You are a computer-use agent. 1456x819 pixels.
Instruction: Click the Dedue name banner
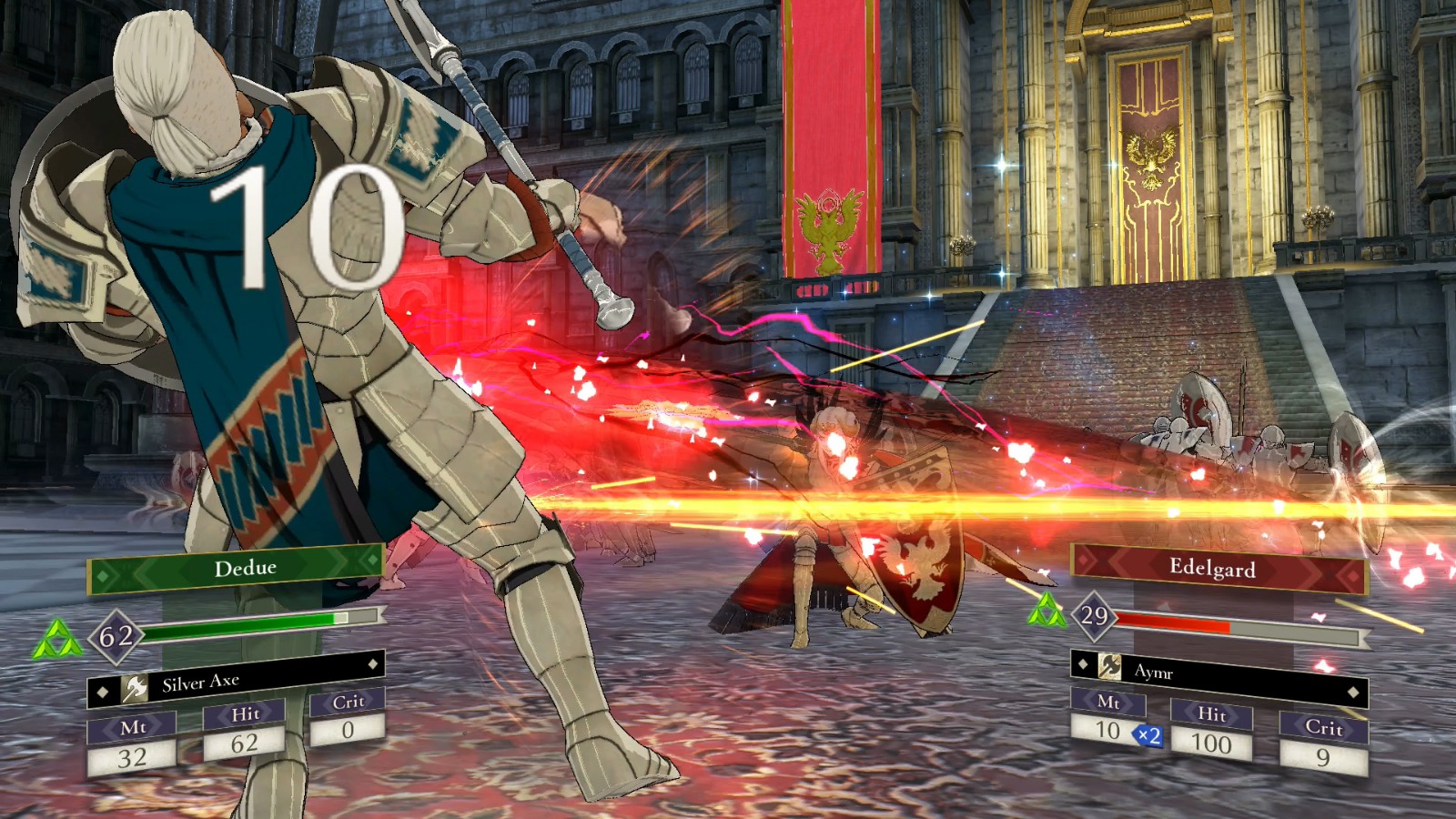(x=237, y=570)
